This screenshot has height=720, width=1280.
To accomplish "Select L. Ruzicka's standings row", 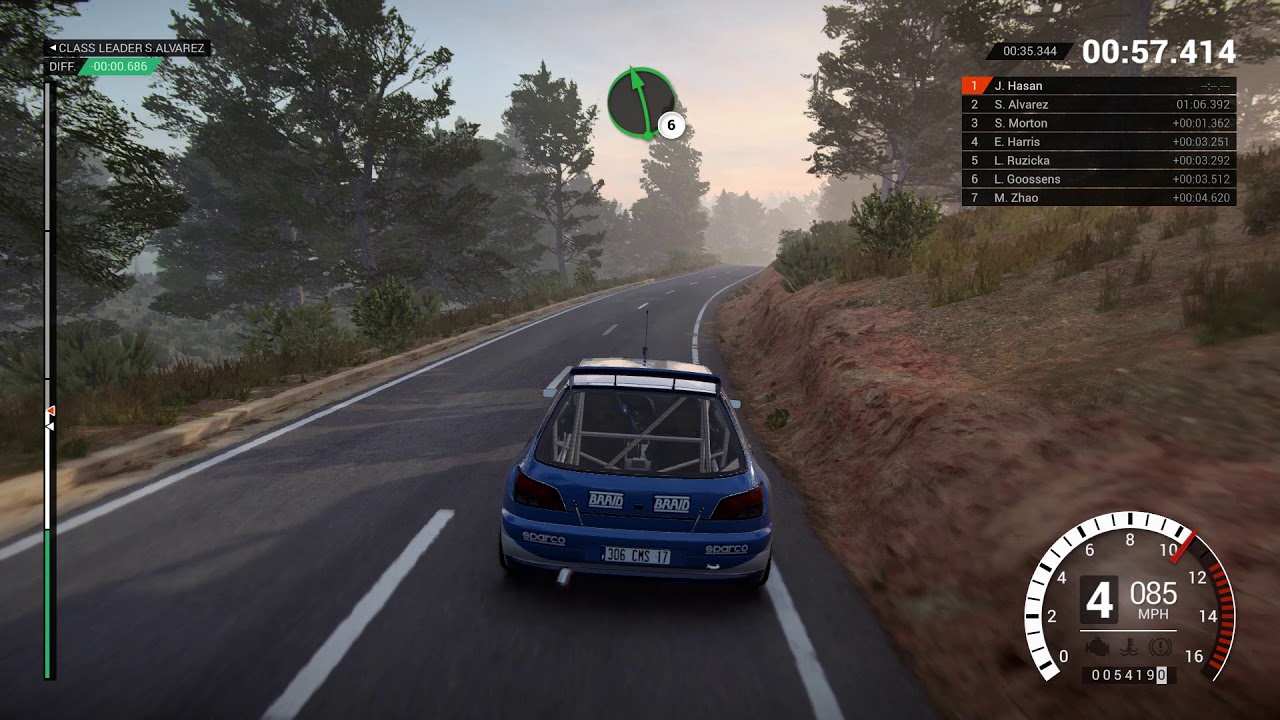I will point(1098,160).
